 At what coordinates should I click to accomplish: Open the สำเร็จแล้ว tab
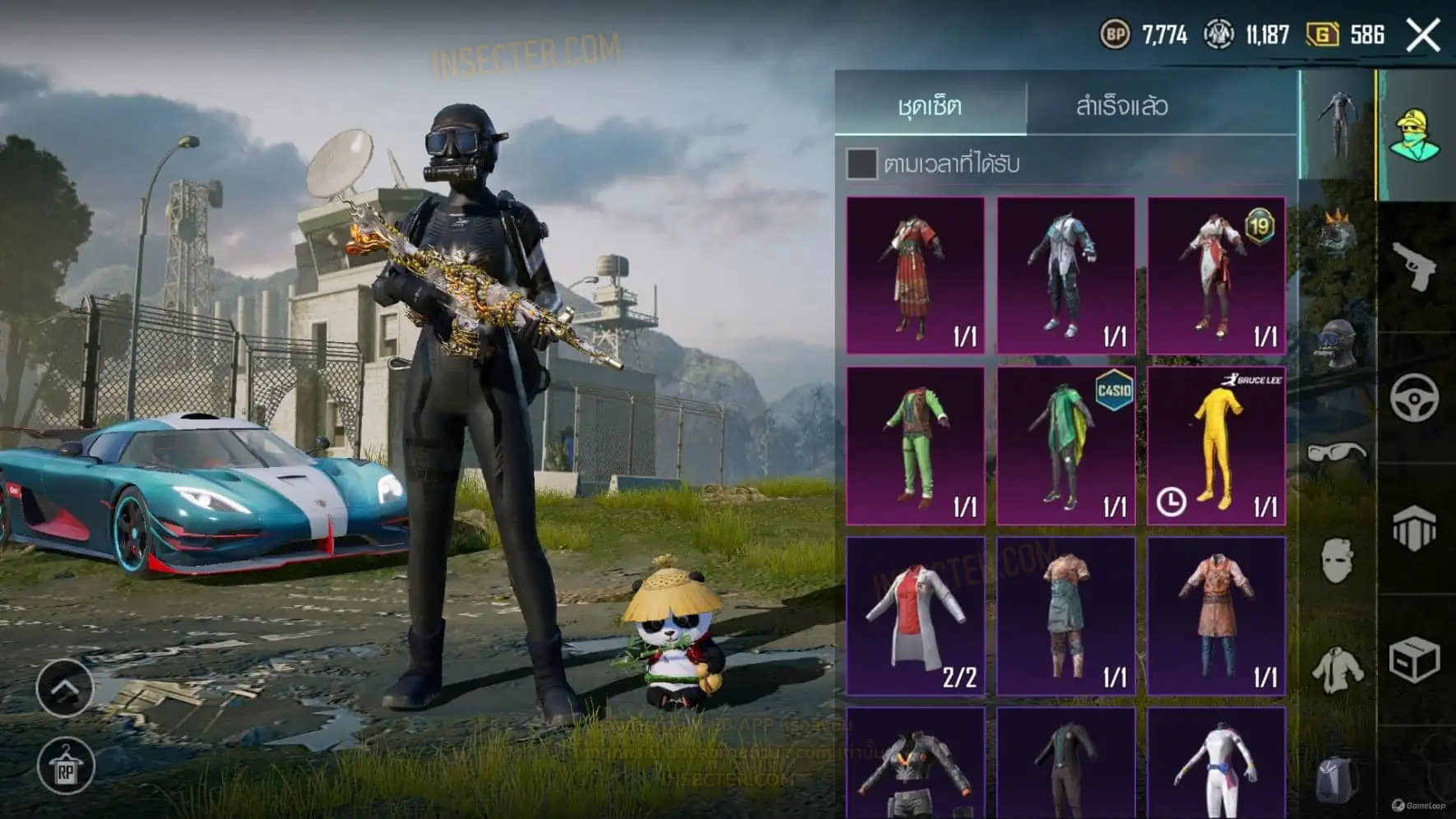[x=1121, y=105]
